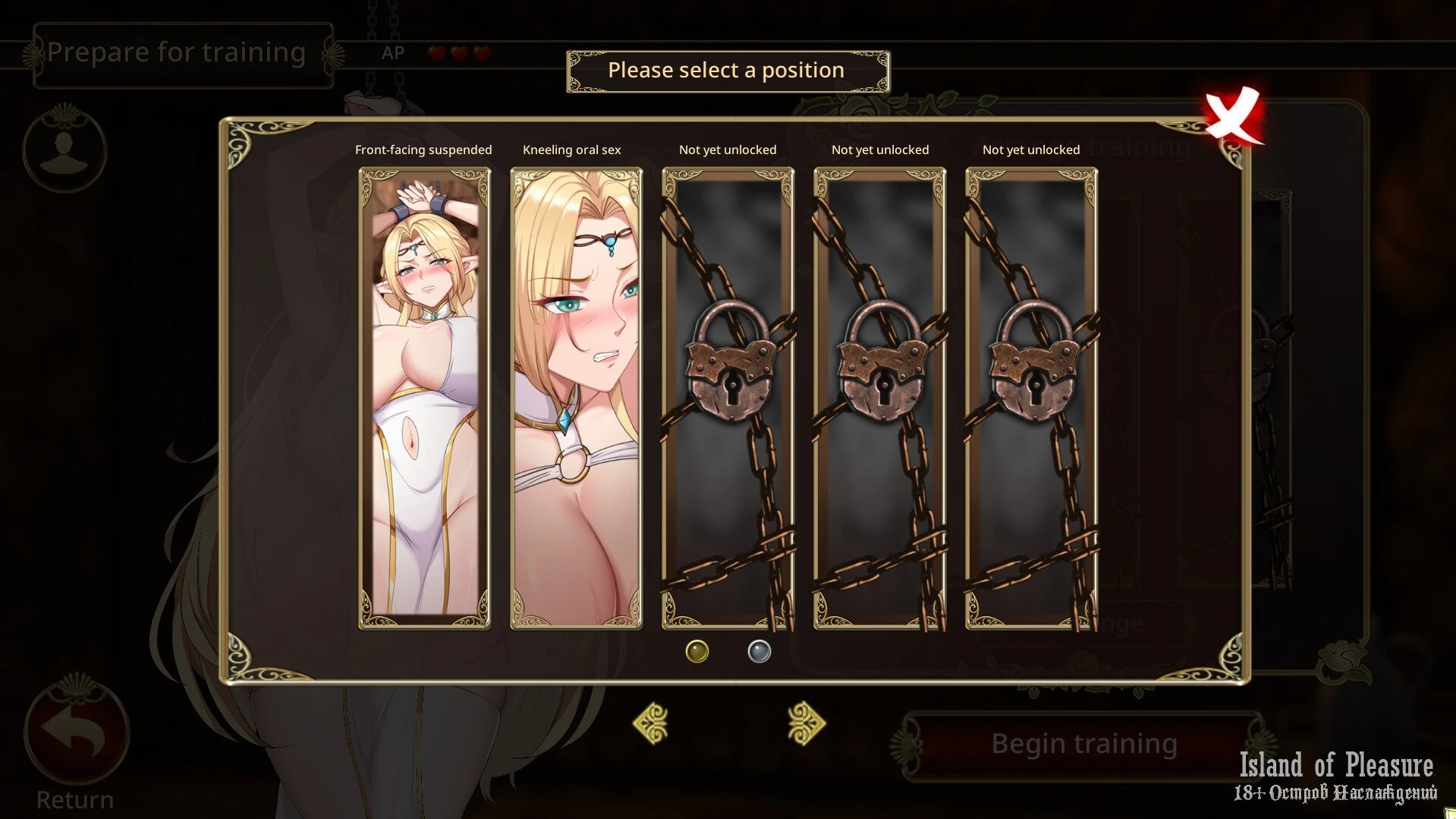Viewport: 1456px width, 819px height.
Task: Click the left ornate arrow button
Action: click(x=651, y=723)
